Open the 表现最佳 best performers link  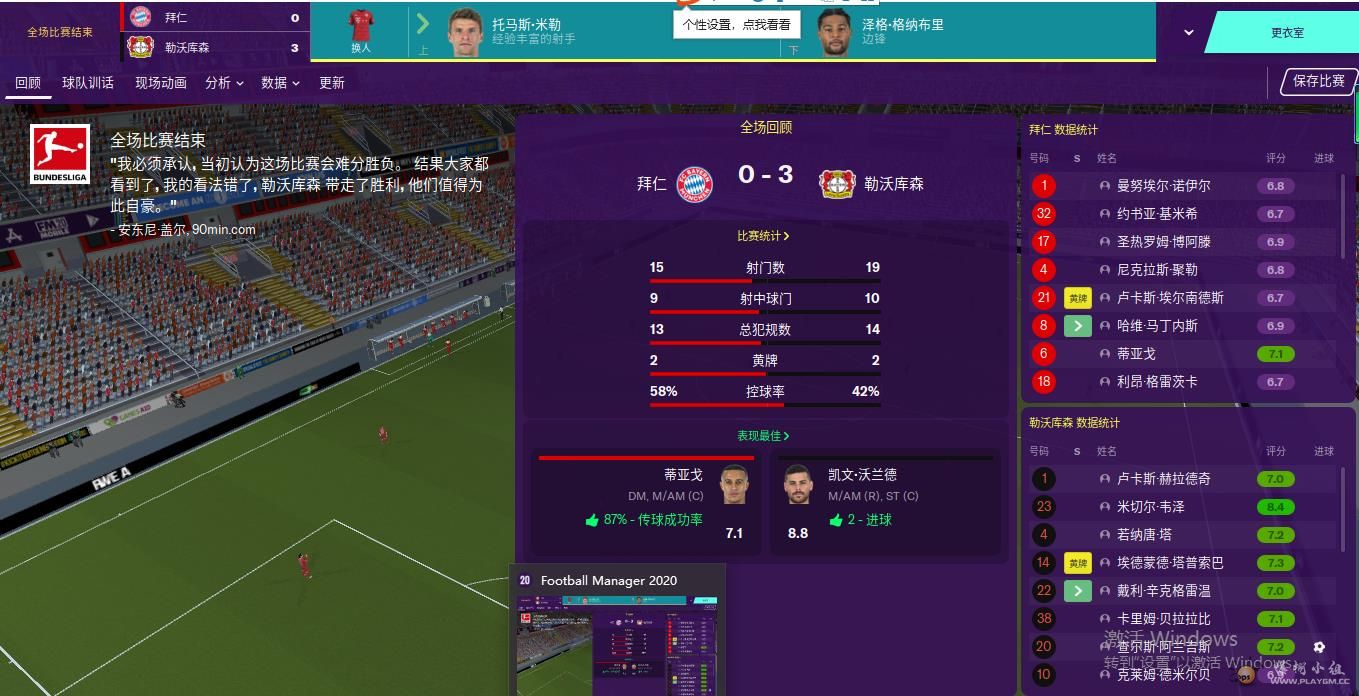pos(763,436)
